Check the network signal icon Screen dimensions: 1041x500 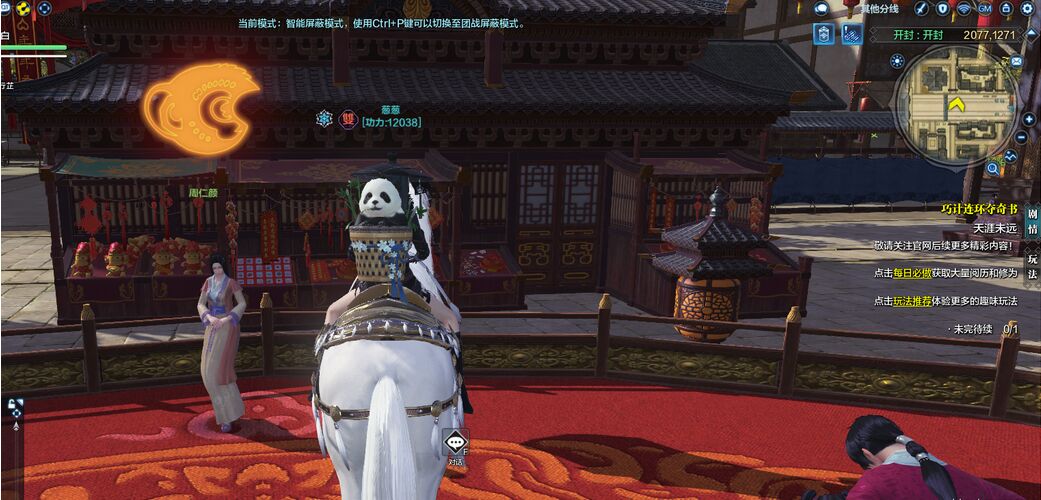pos(964,9)
